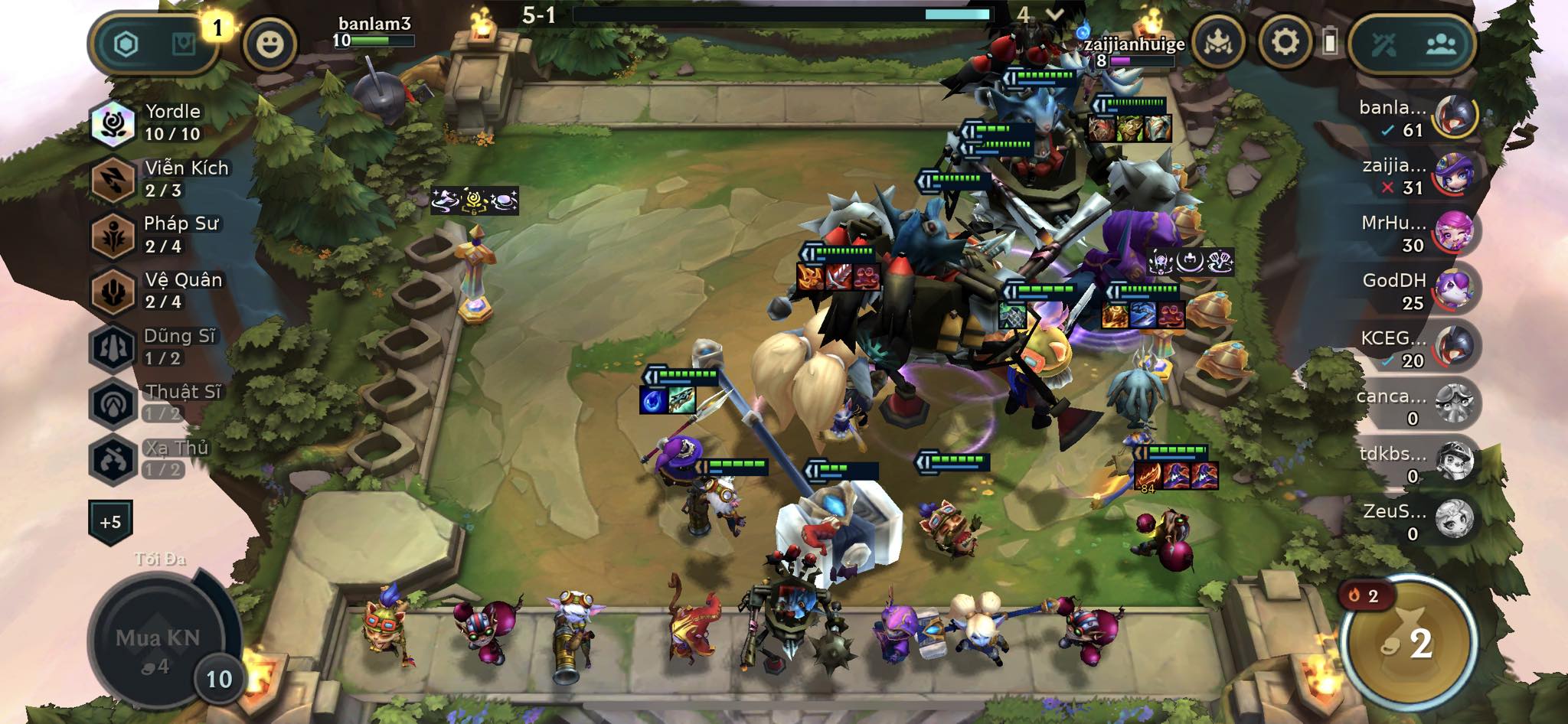View player MrHu's board from scoreboard
1568x724 pixels.
tap(1416, 233)
